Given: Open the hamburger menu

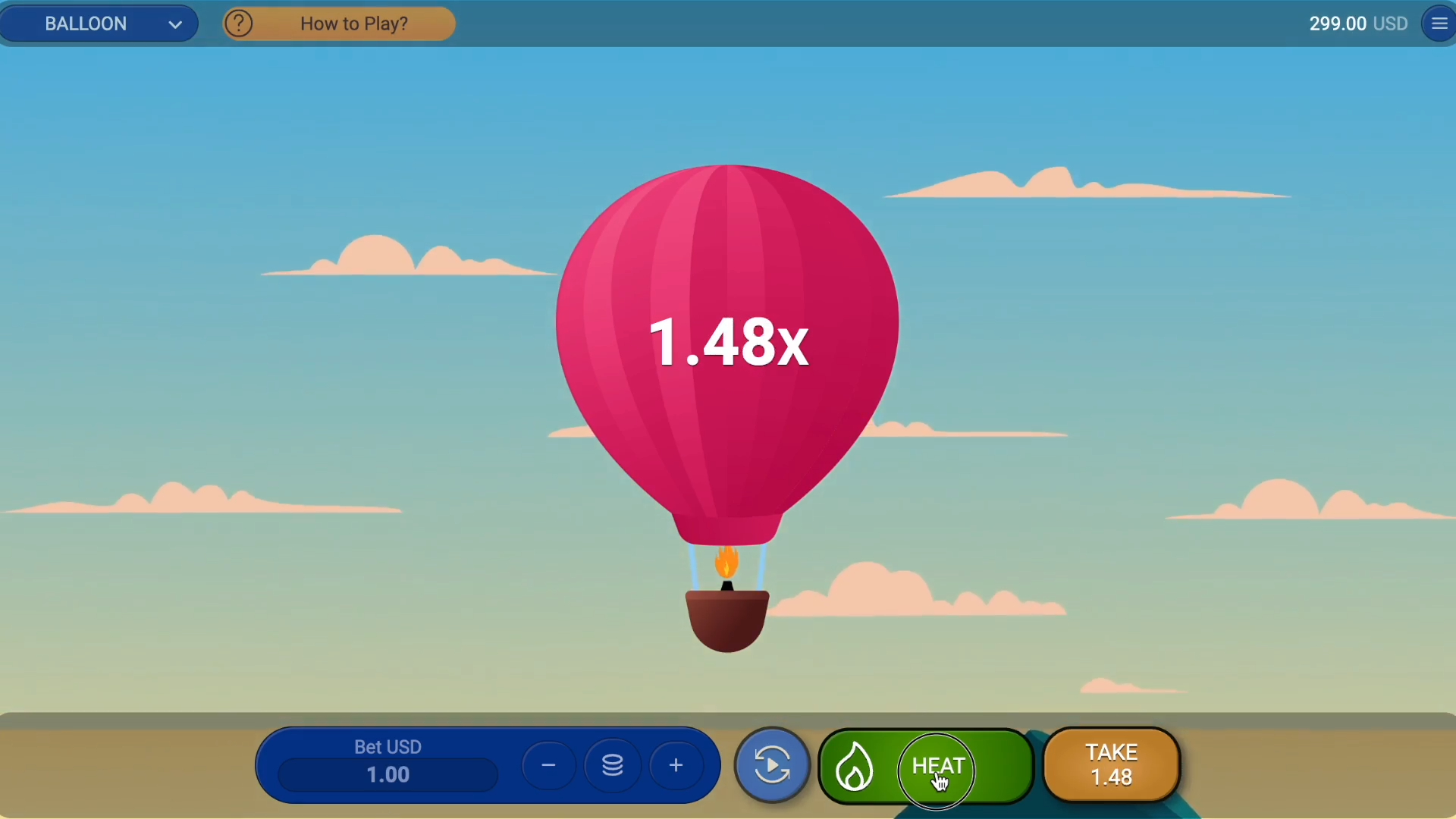Looking at the screenshot, I should click(x=1439, y=23).
